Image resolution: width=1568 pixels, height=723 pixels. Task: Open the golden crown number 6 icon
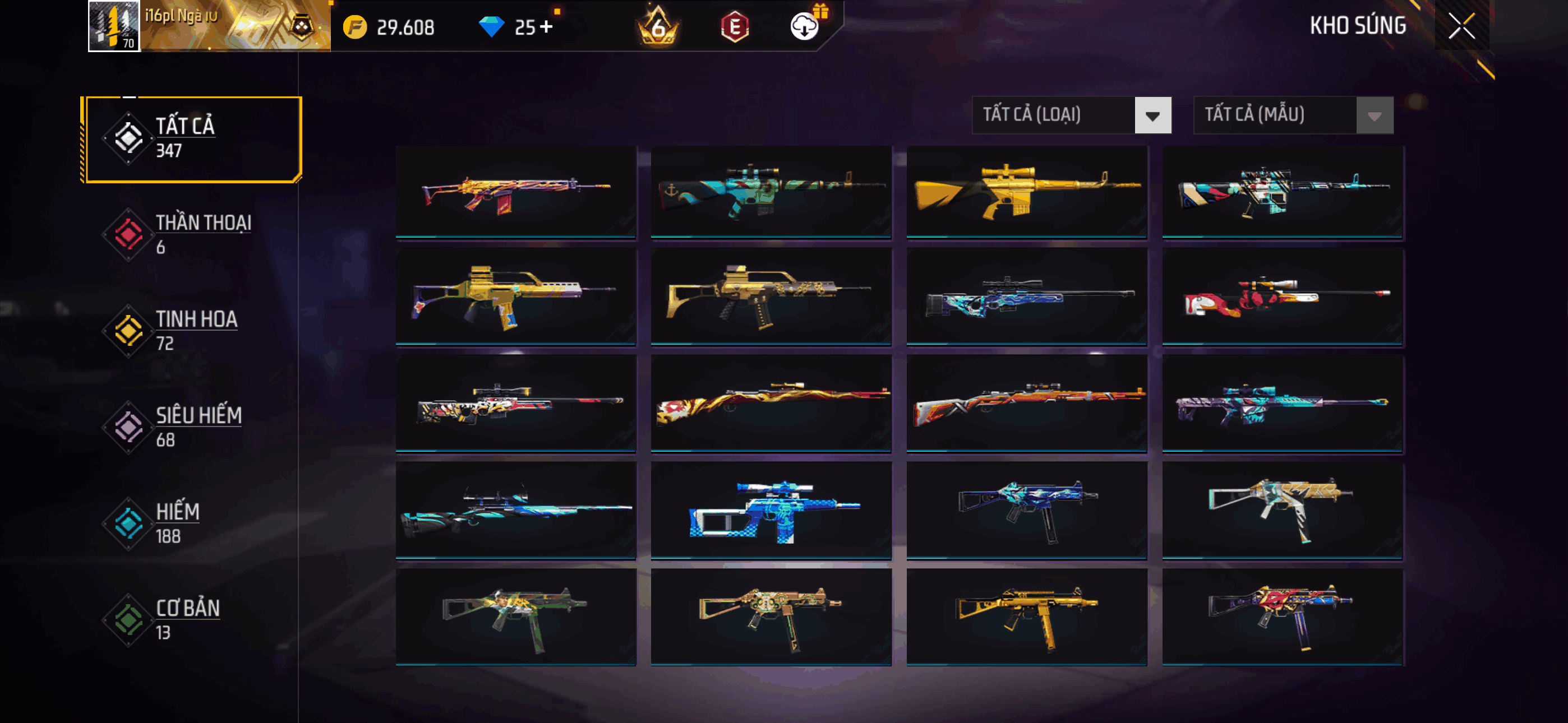tap(657, 27)
